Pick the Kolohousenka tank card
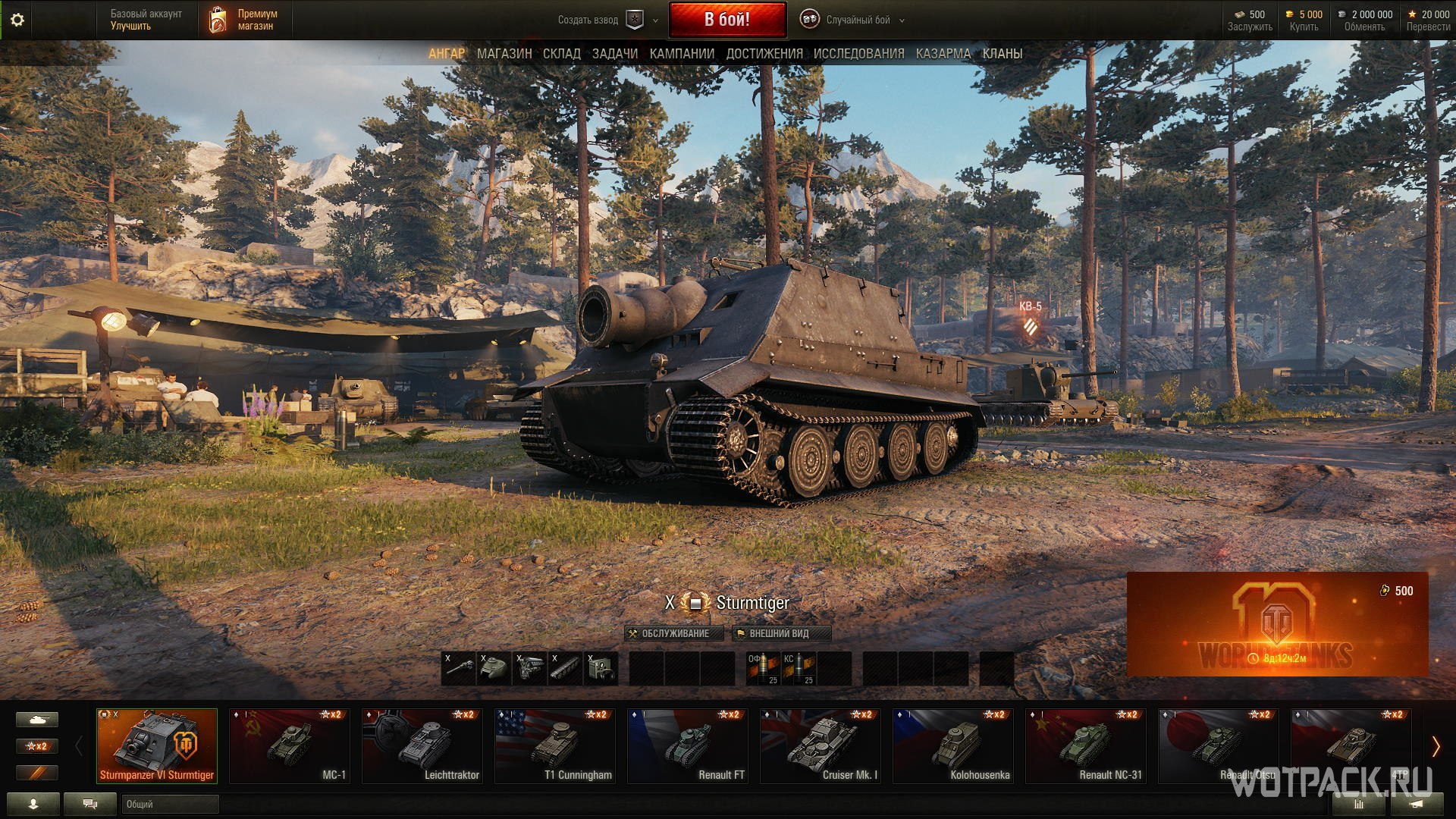Screen dimensions: 1456x819 coord(953,745)
